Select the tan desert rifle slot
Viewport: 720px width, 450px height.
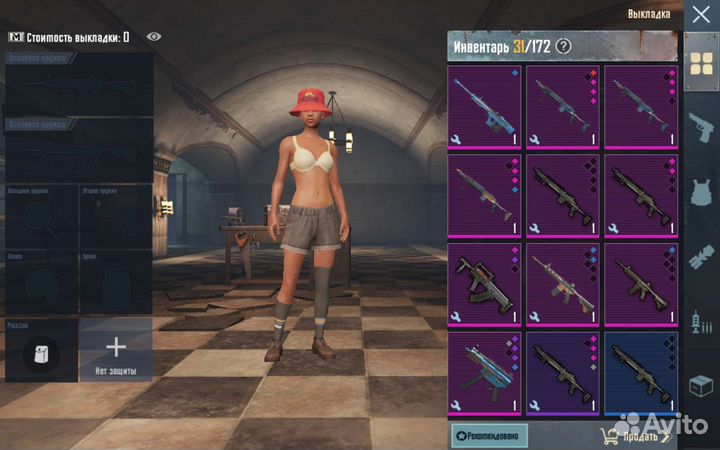pos(562,284)
